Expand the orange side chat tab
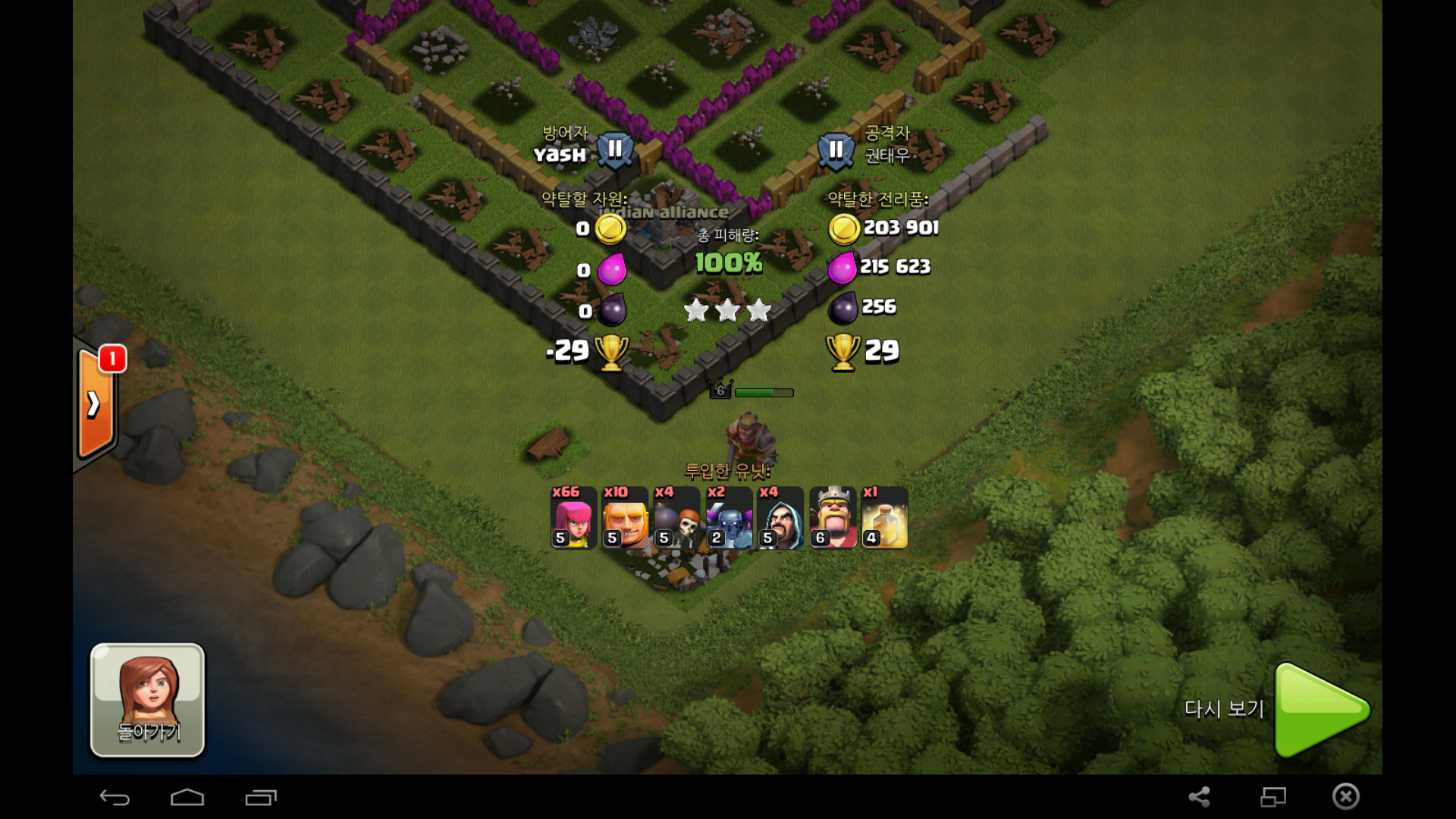This screenshot has width=1456, height=819. tap(94, 403)
